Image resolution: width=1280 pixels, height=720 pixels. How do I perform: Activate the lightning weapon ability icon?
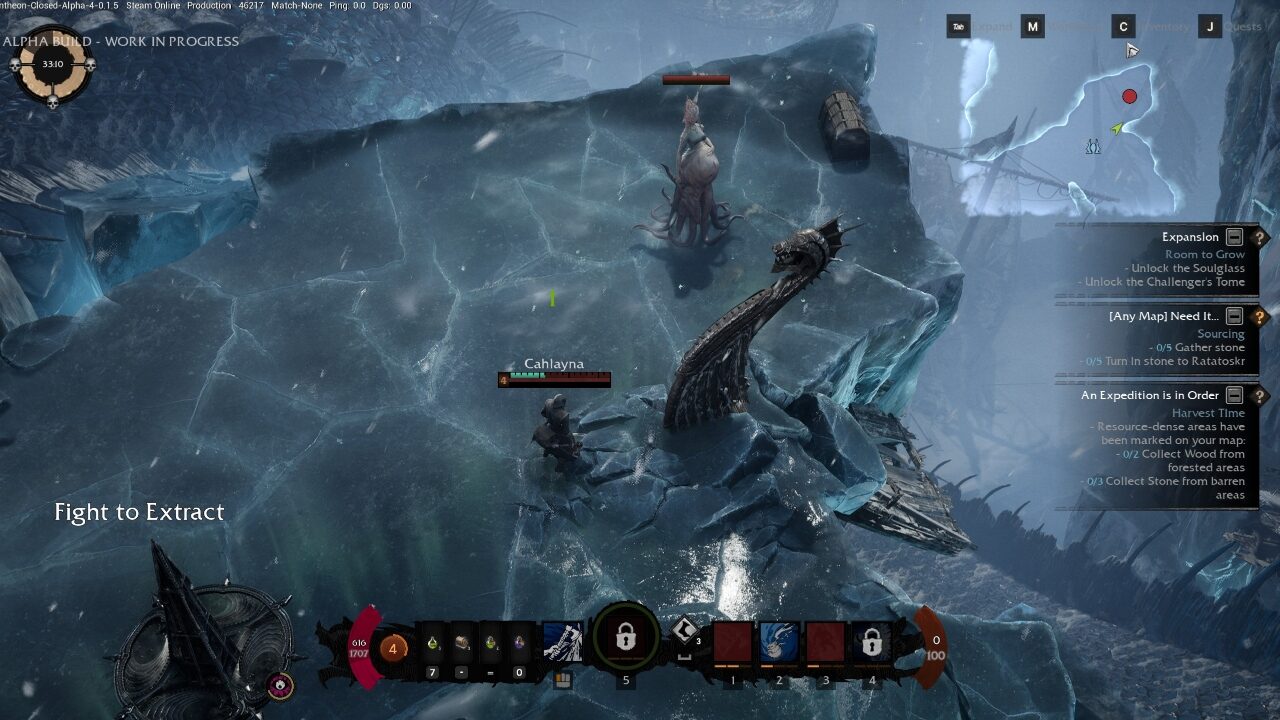point(562,640)
